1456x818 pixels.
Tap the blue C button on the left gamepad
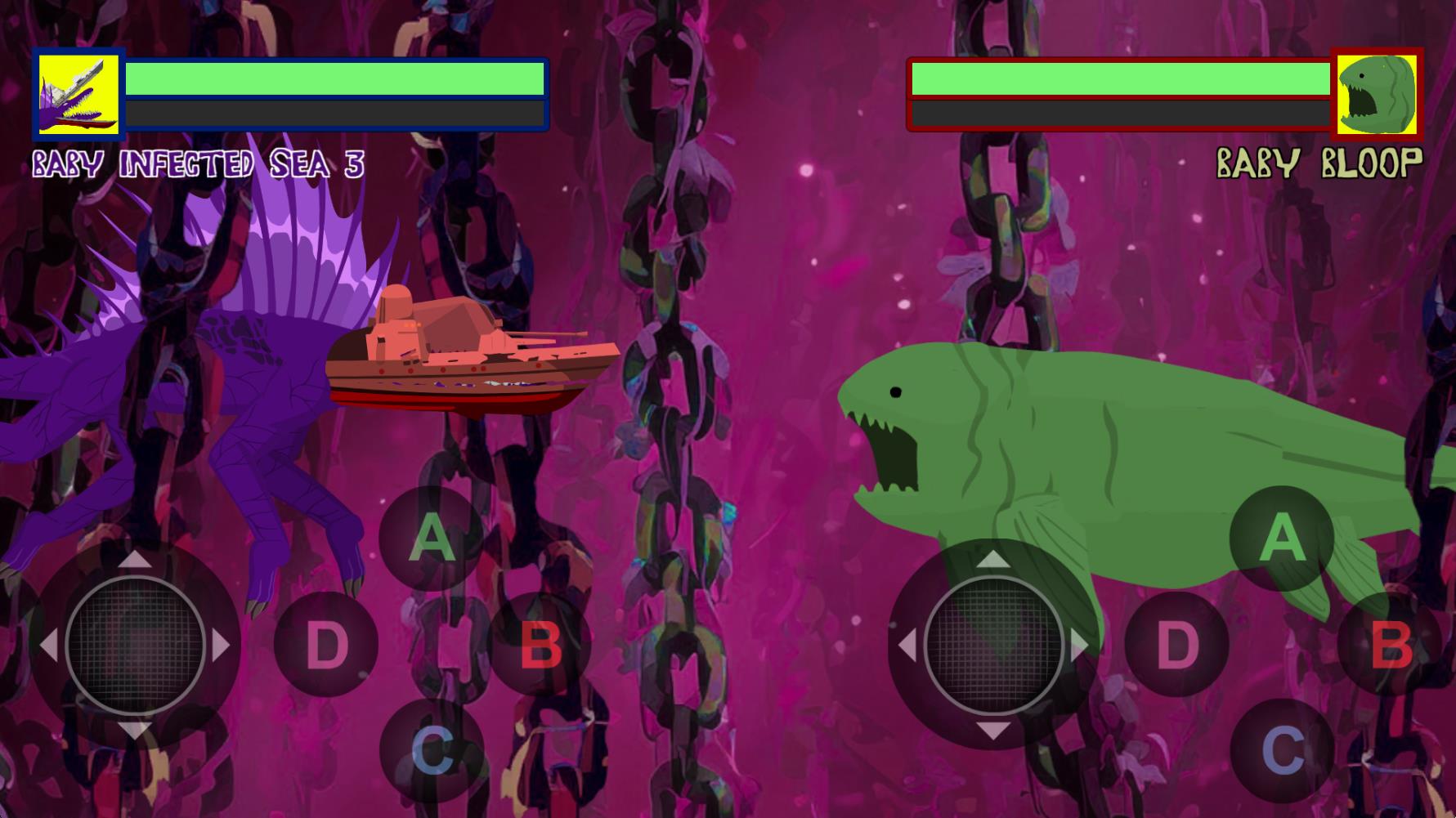coord(432,750)
